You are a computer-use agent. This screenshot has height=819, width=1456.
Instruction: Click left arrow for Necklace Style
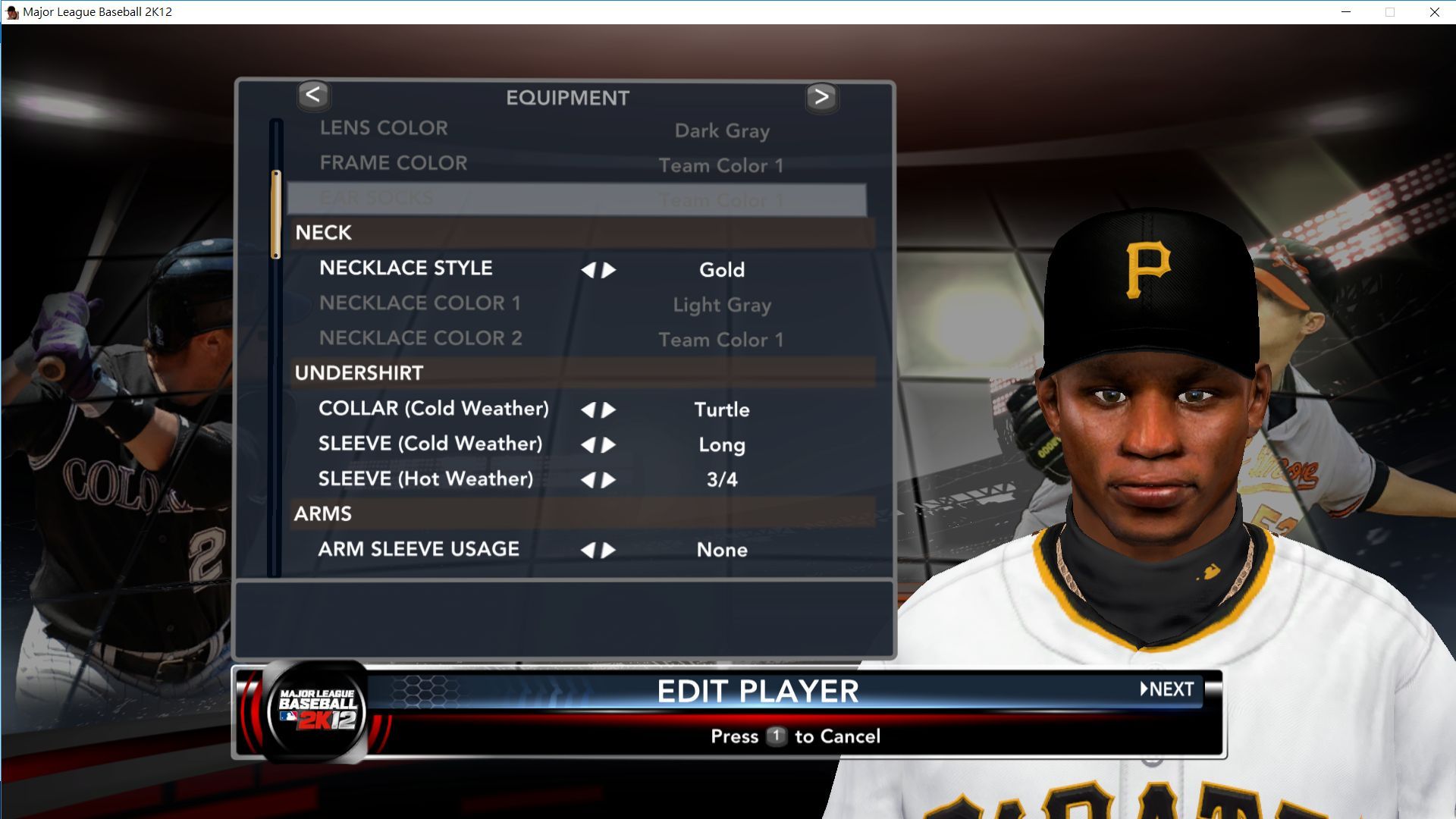point(588,270)
